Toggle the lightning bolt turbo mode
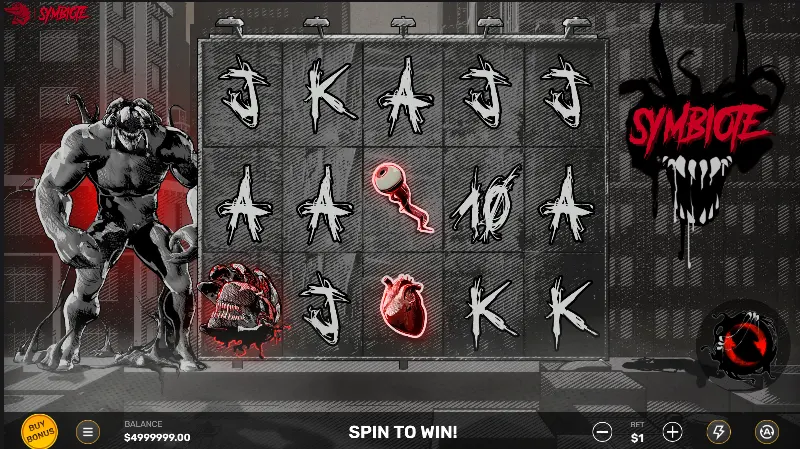This screenshot has width=800, height=449. point(718,432)
